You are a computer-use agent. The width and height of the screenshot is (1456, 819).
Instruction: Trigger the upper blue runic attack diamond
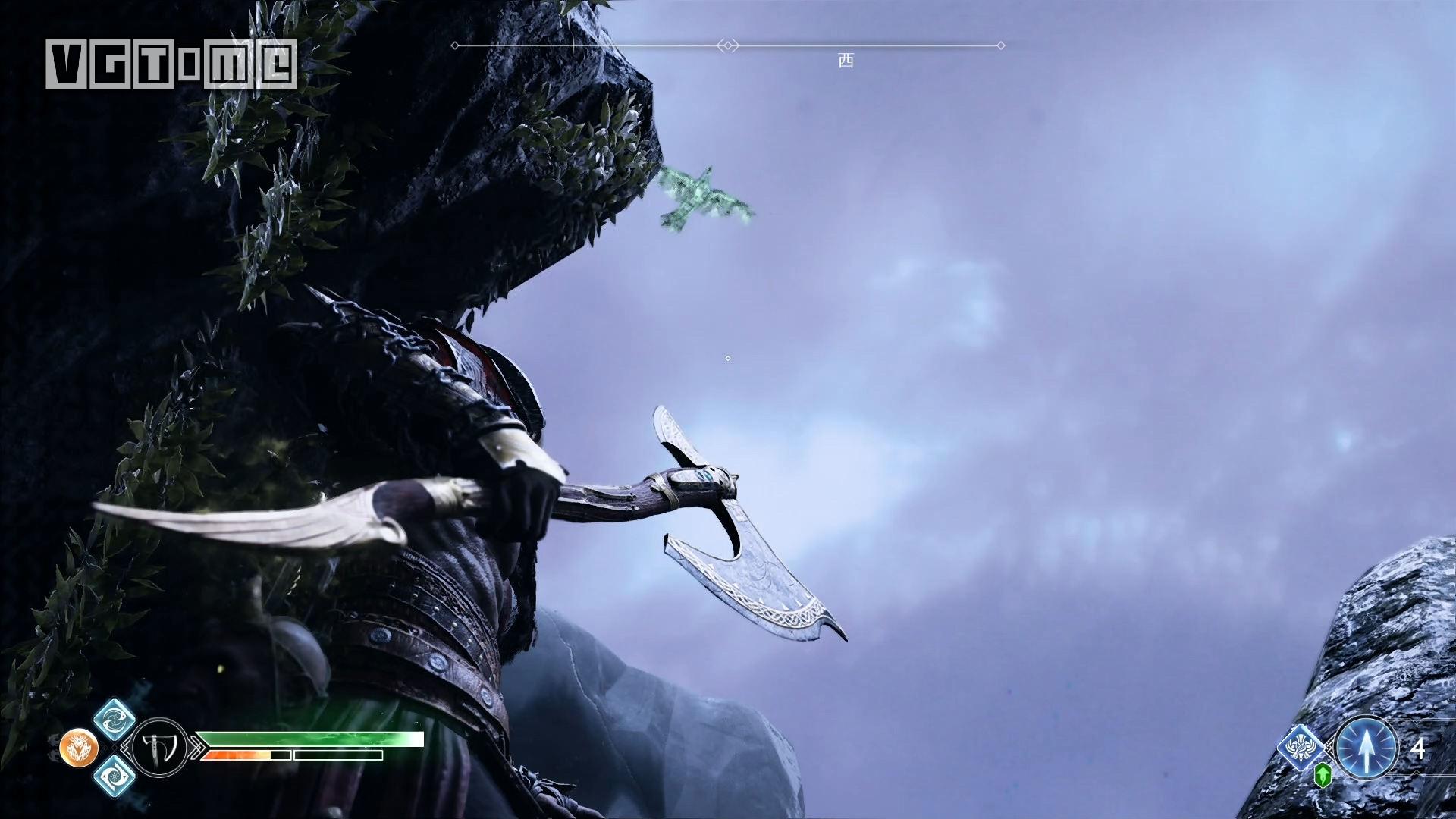click(114, 720)
